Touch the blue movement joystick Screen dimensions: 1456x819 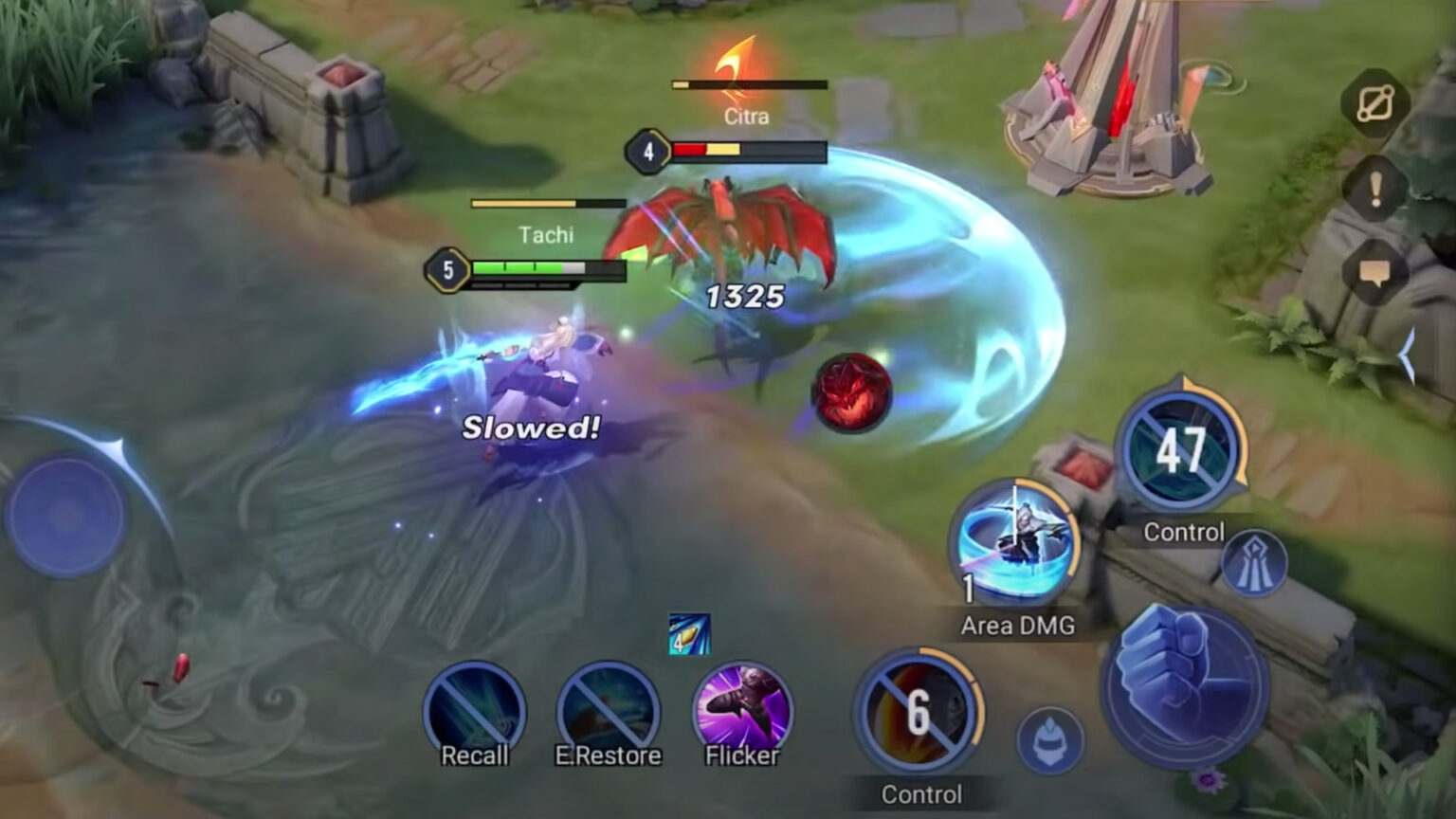pos(65,516)
